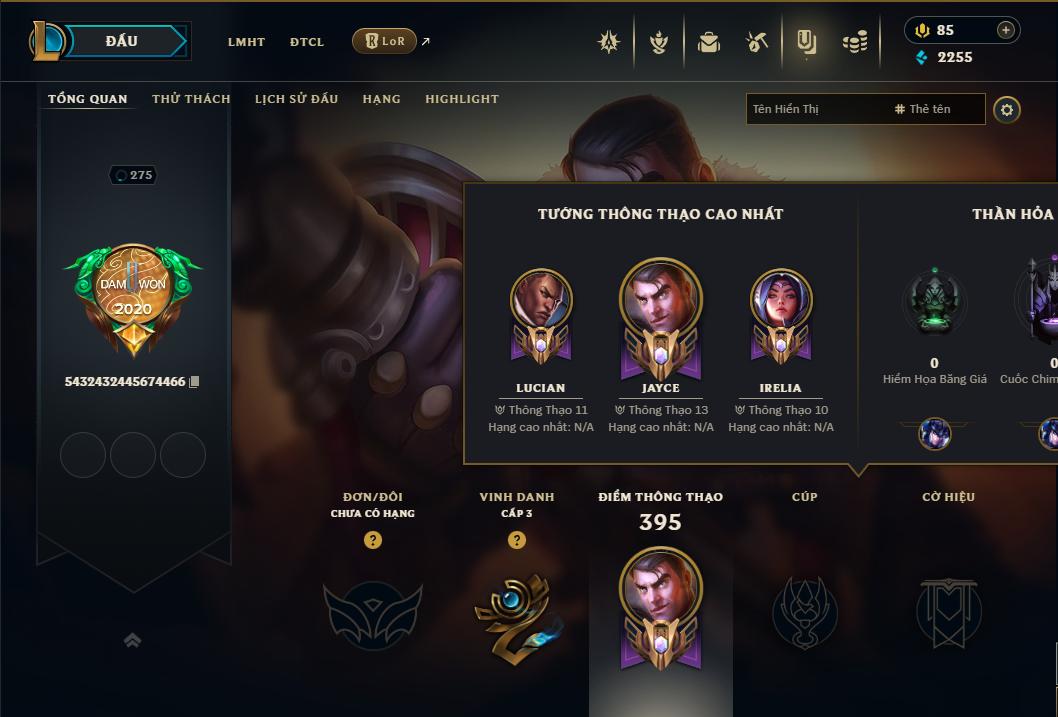The height and width of the screenshot is (717, 1058).
Task: Add RP with the plus button
Action: (x=1005, y=30)
